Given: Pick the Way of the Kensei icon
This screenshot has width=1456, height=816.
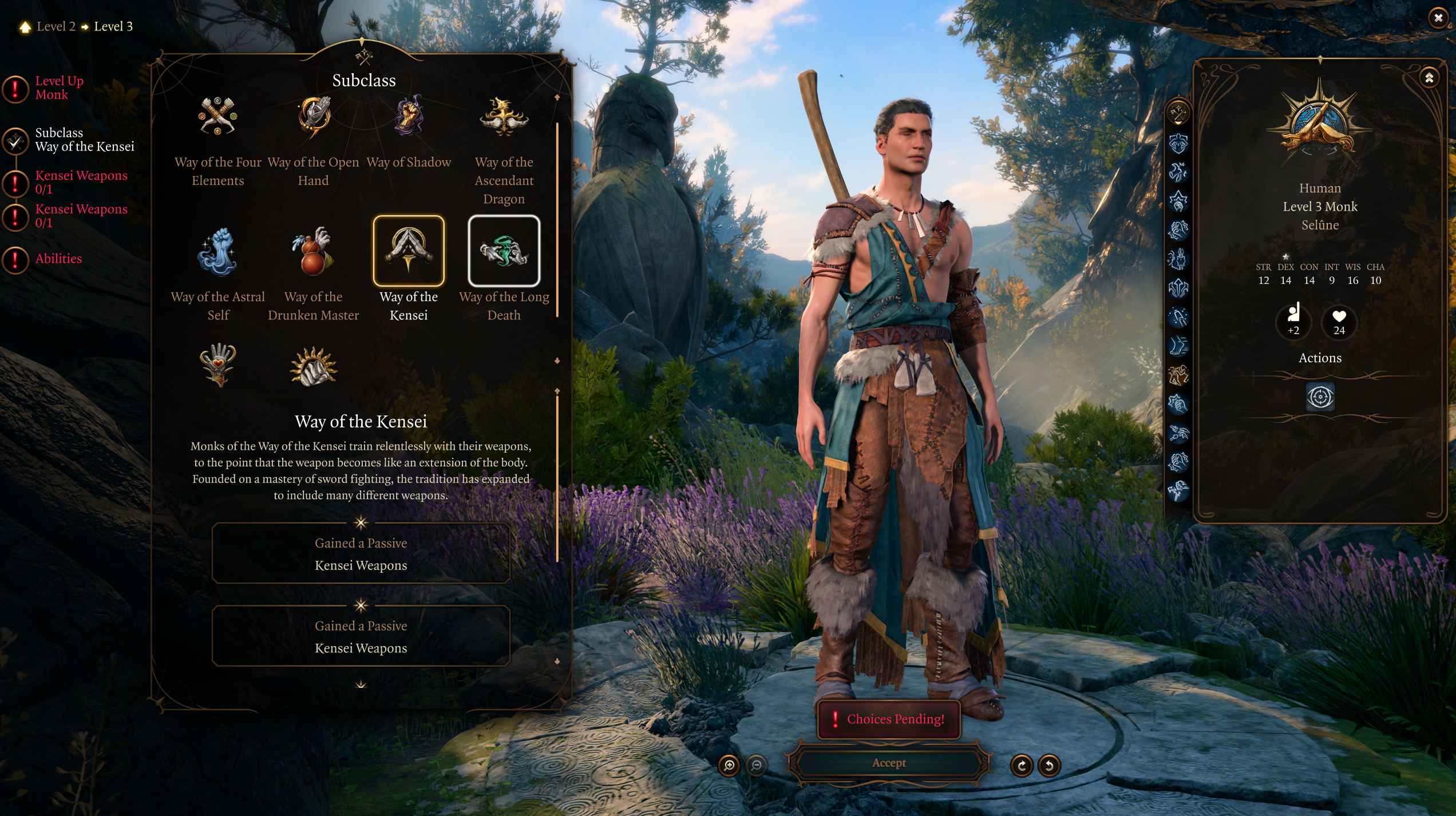Looking at the screenshot, I should click(x=409, y=251).
